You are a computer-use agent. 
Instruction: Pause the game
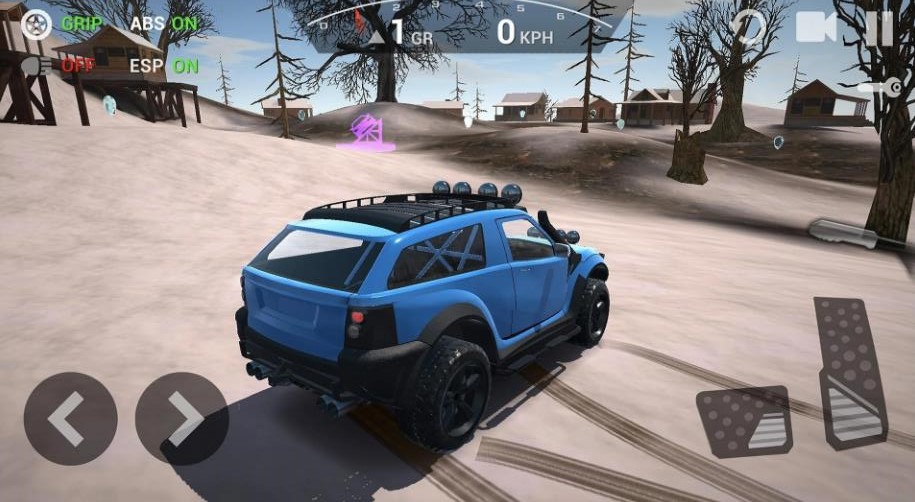[x=879, y=28]
